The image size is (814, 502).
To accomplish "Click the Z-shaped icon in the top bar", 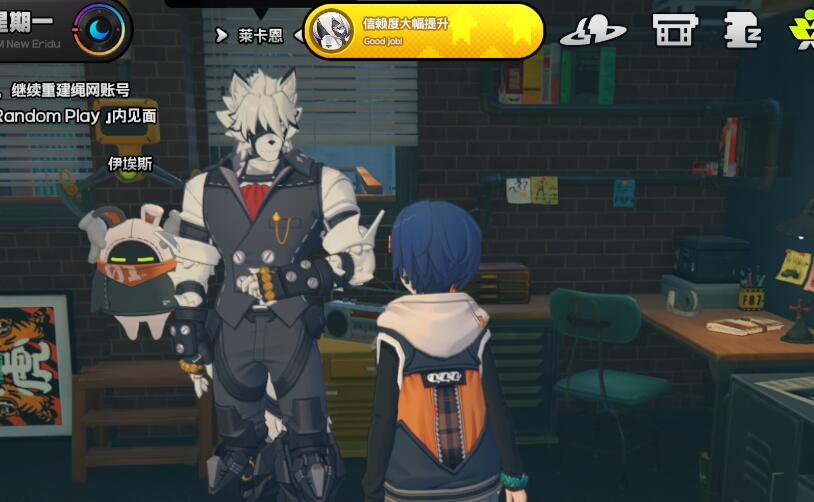I will (742, 29).
